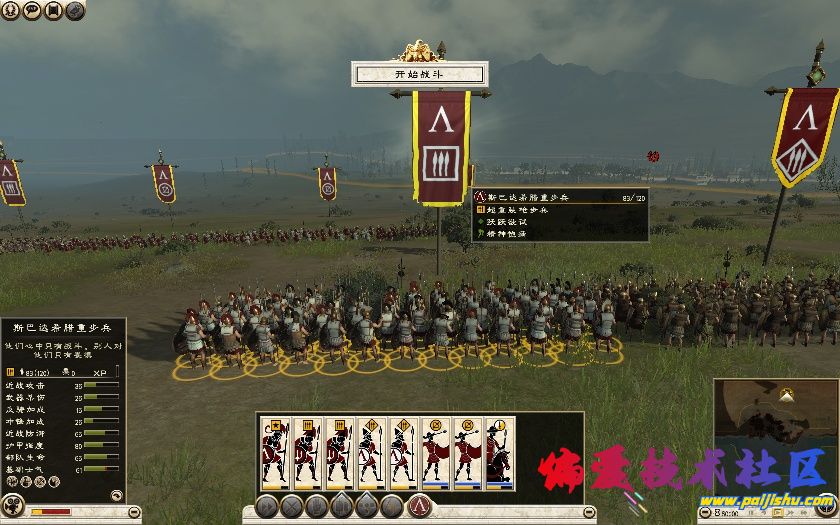The height and width of the screenshot is (525, 840).
Task: Click the halt crossed-lines command button
Action: 292,506
